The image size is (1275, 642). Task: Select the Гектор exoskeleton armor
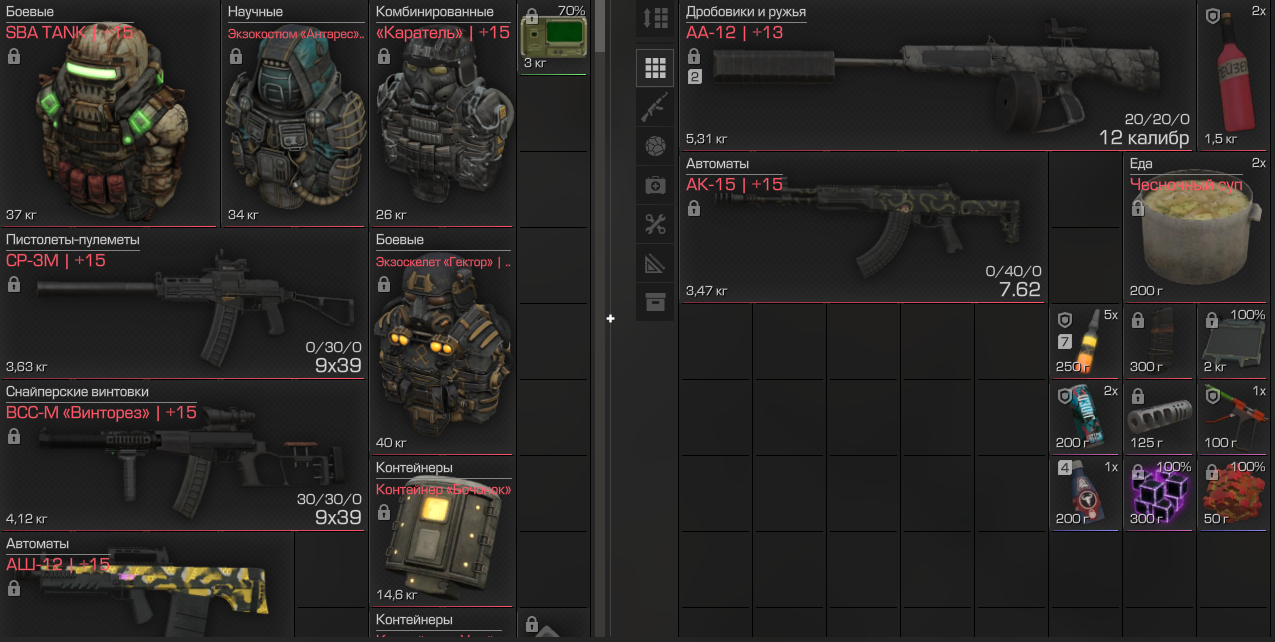[443, 350]
